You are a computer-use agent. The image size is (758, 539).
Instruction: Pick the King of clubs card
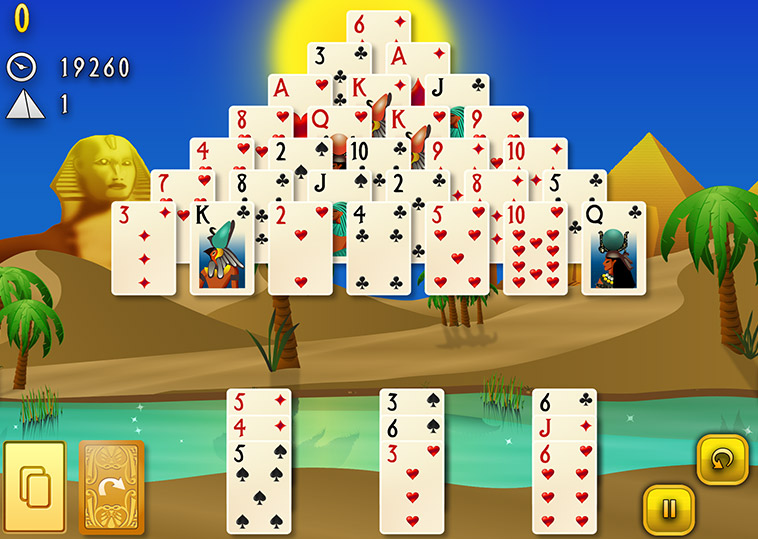(222, 248)
